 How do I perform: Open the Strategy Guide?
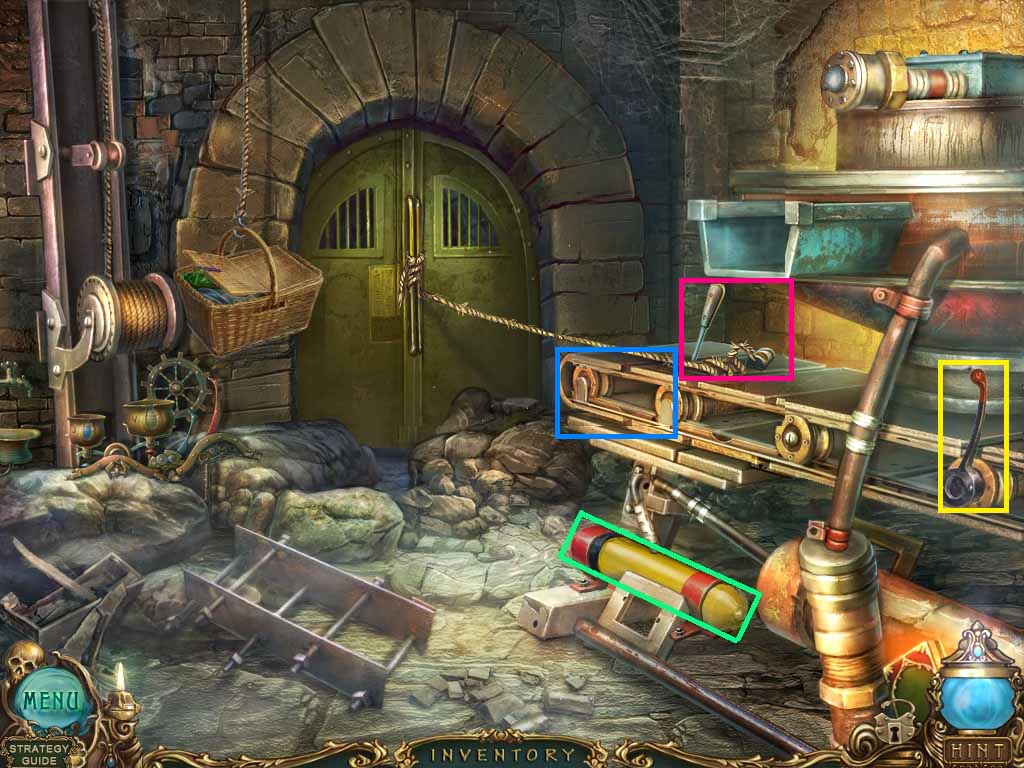tap(33, 754)
